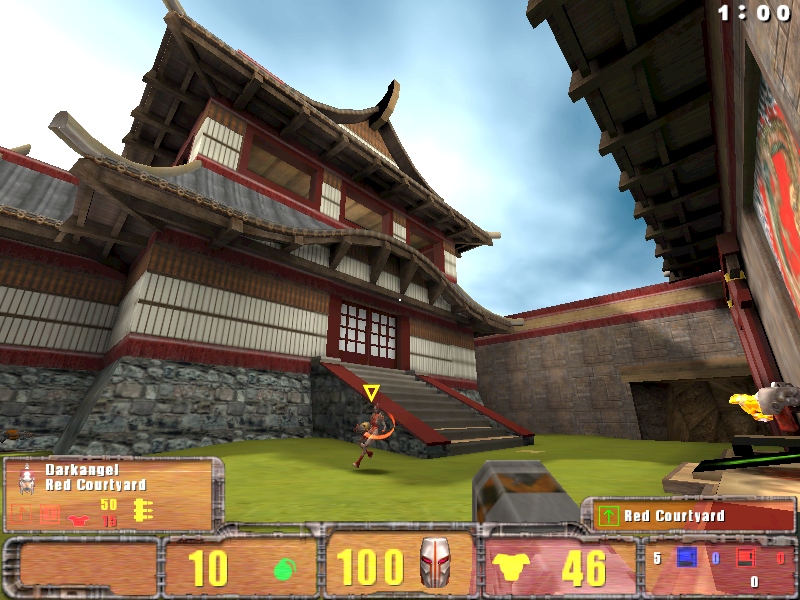Click the player head health icon
This screenshot has width=800, height=600.
pos(433,563)
